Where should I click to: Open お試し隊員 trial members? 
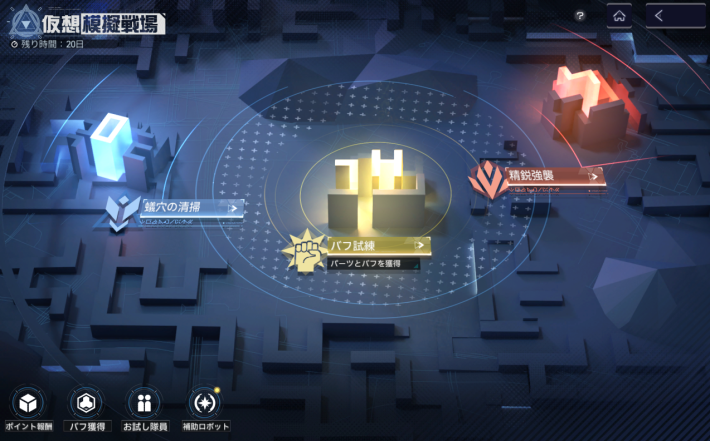tap(144, 404)
